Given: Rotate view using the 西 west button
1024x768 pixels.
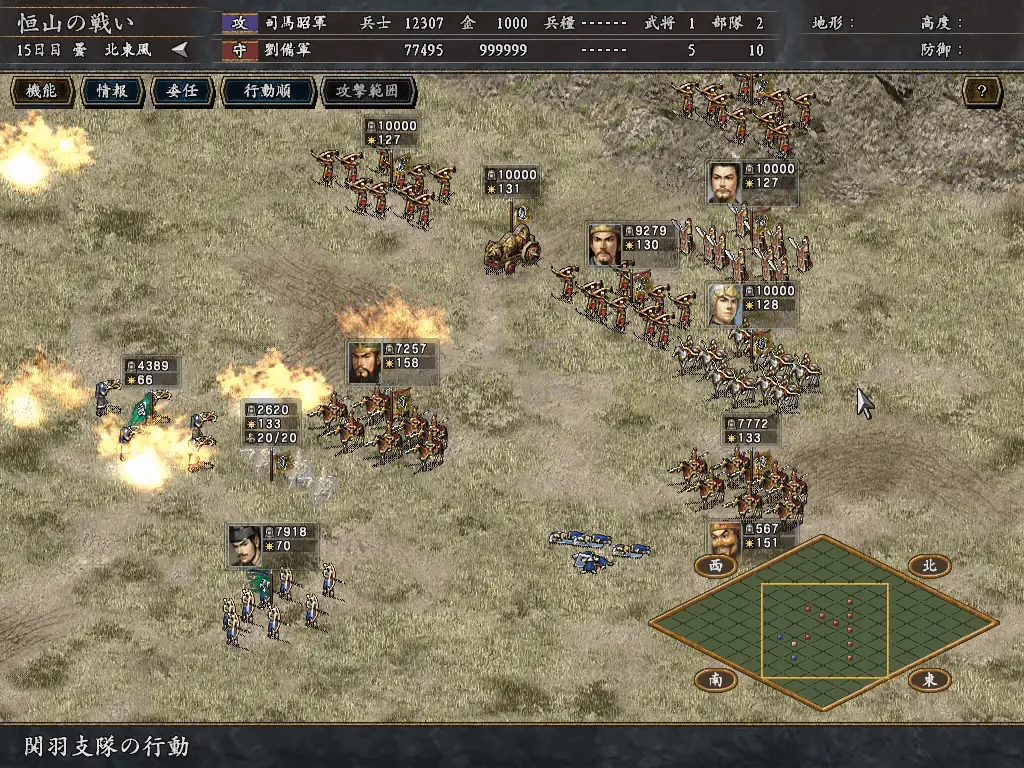Looking at the screenshot, I should point(716,565).
